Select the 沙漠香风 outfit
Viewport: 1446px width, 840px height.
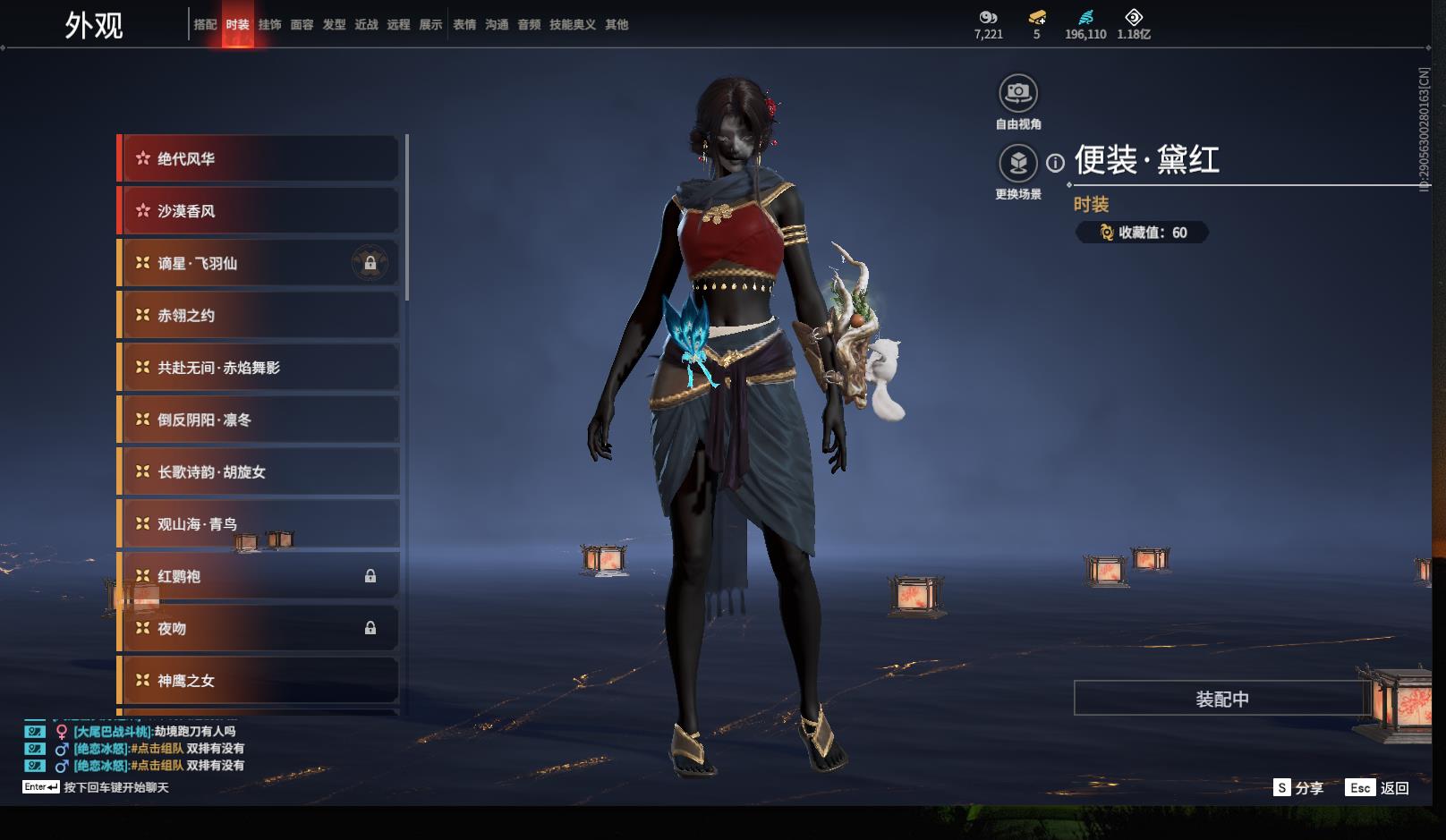click(x=259, y=211)
